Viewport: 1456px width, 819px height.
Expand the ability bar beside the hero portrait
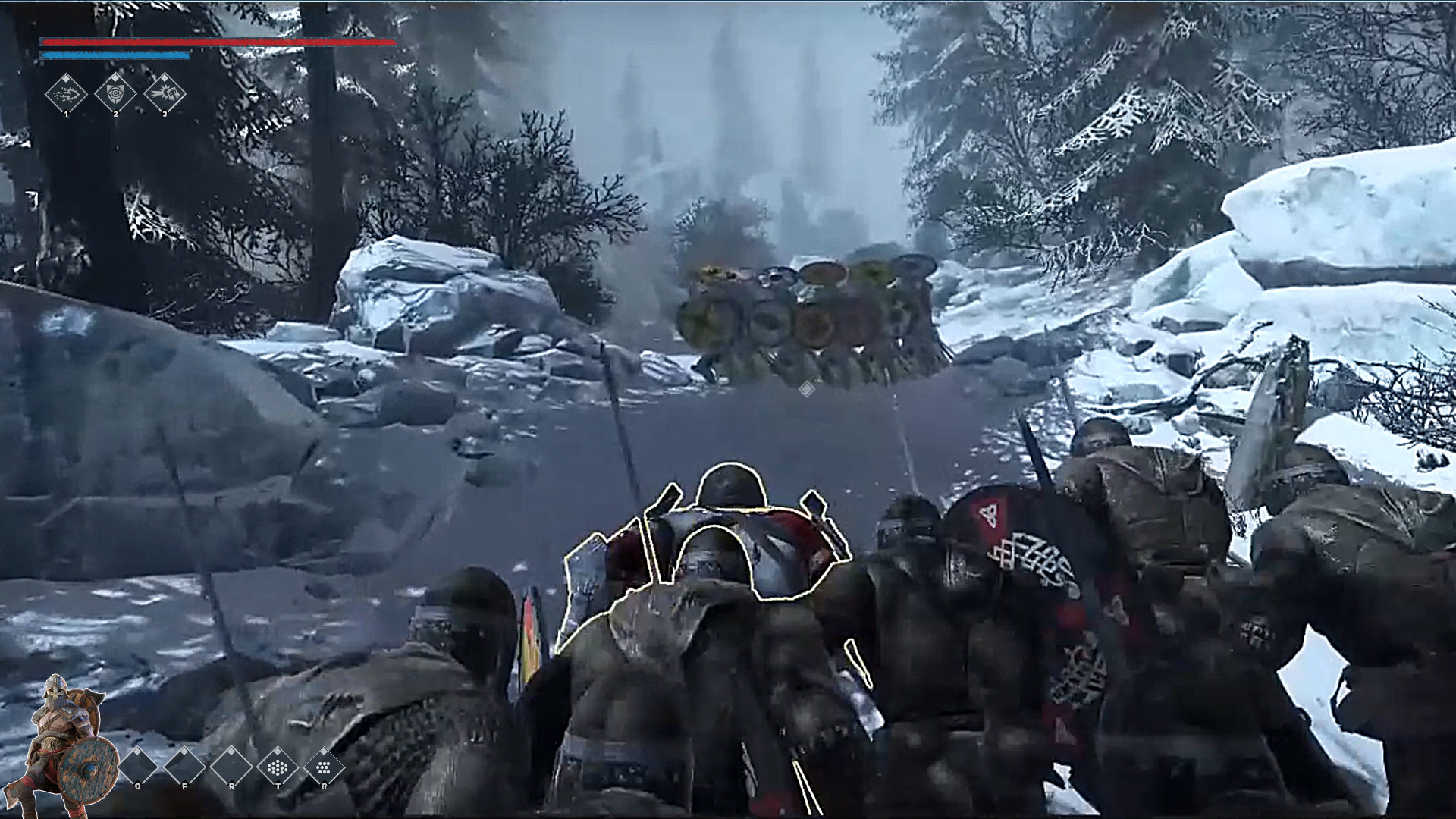point(231,767)
